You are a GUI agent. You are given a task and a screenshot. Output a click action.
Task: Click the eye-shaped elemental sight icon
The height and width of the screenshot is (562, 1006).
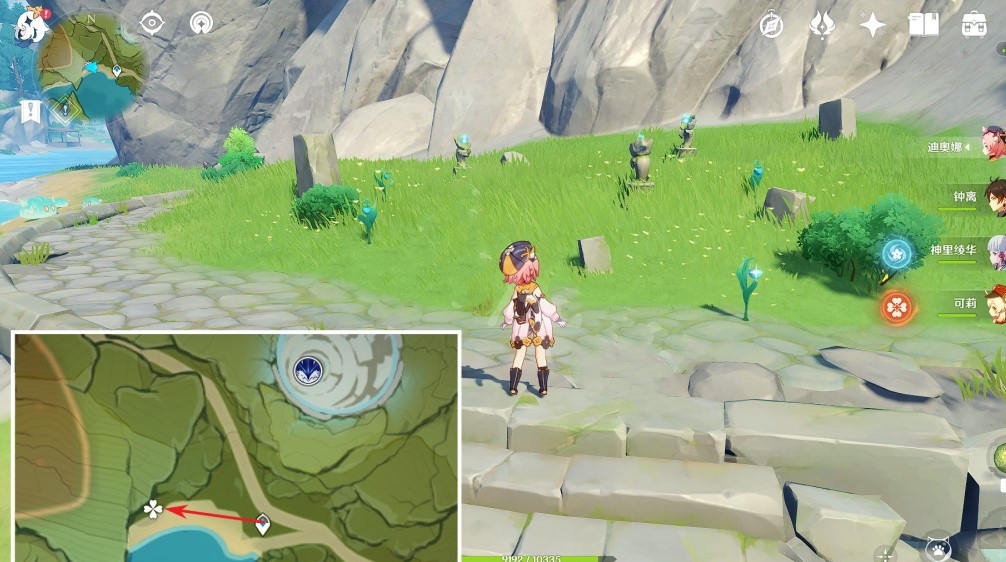(x=152, y=23)
